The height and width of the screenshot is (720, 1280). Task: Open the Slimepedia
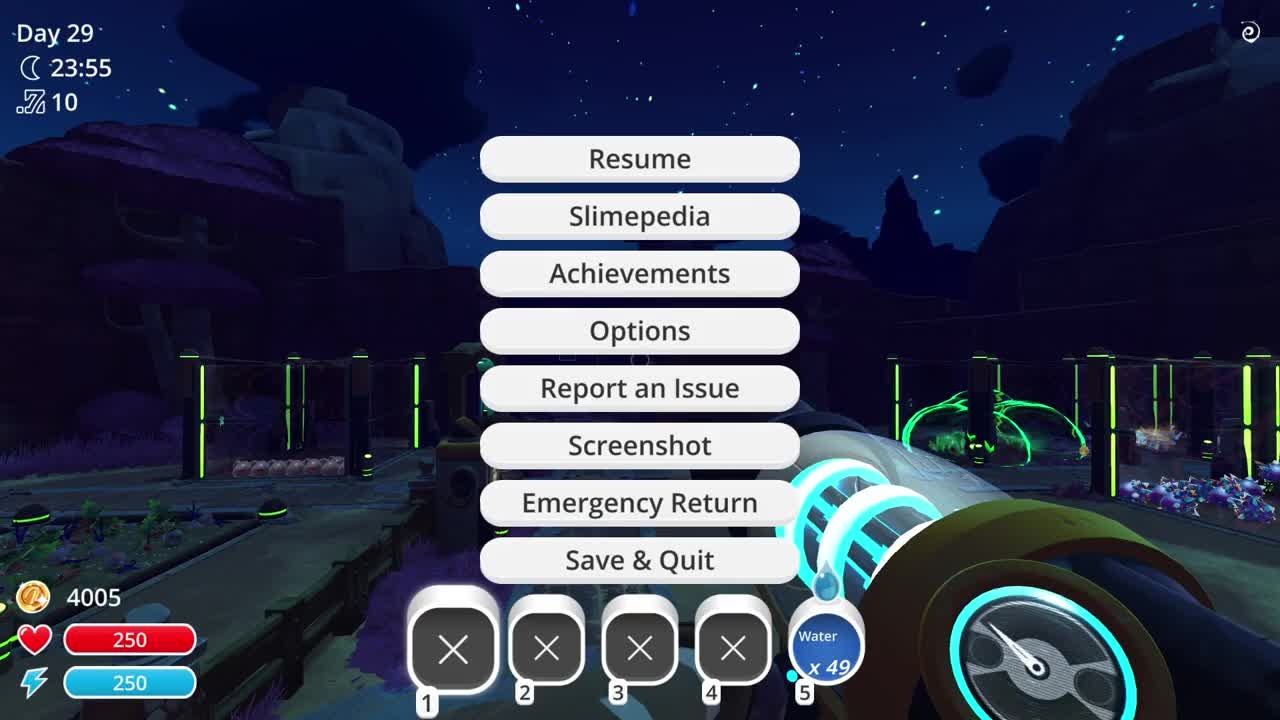tap(640, 216)
